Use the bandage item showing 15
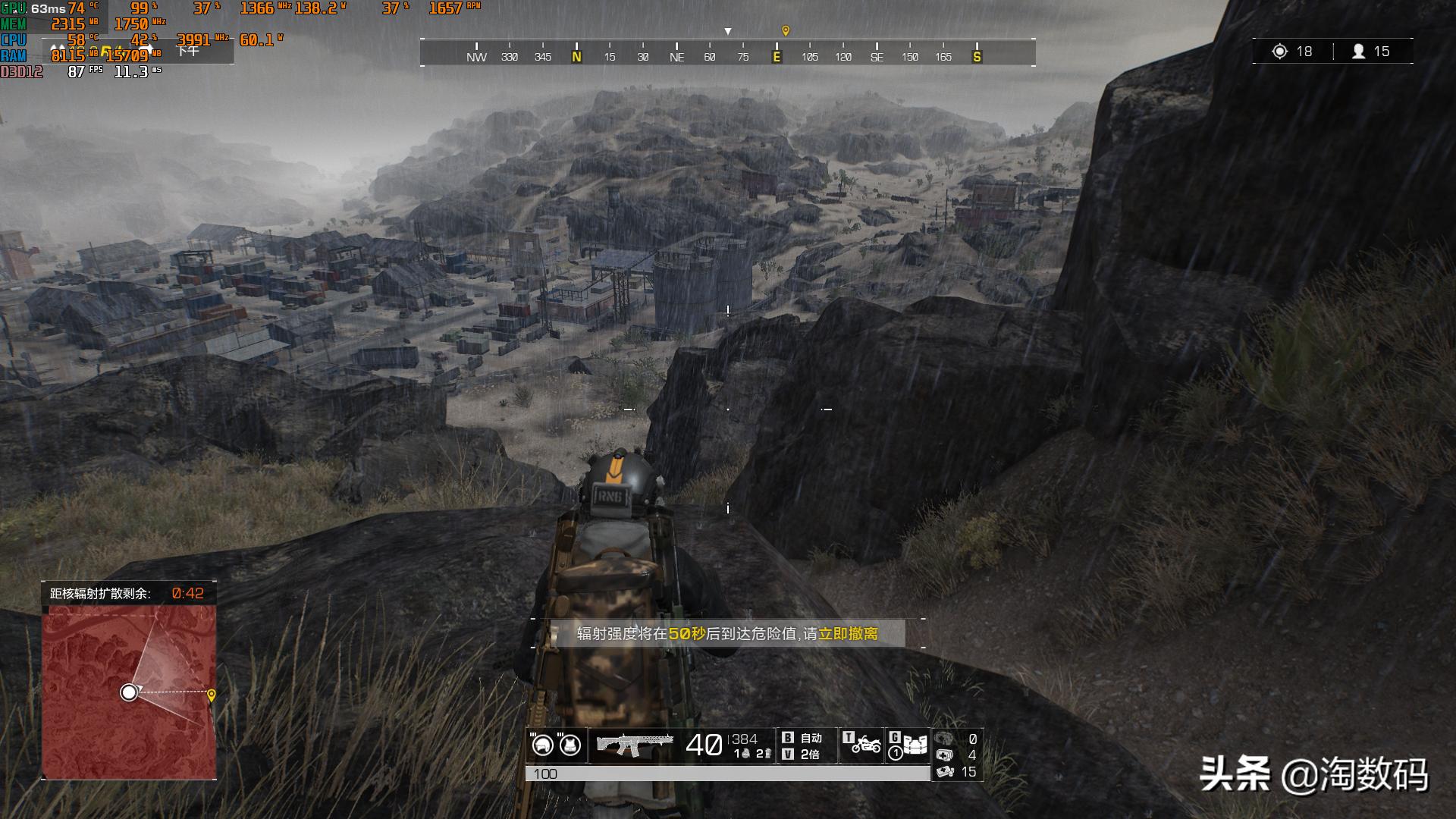Screen dimensions: 1456x819 point(945,772)
